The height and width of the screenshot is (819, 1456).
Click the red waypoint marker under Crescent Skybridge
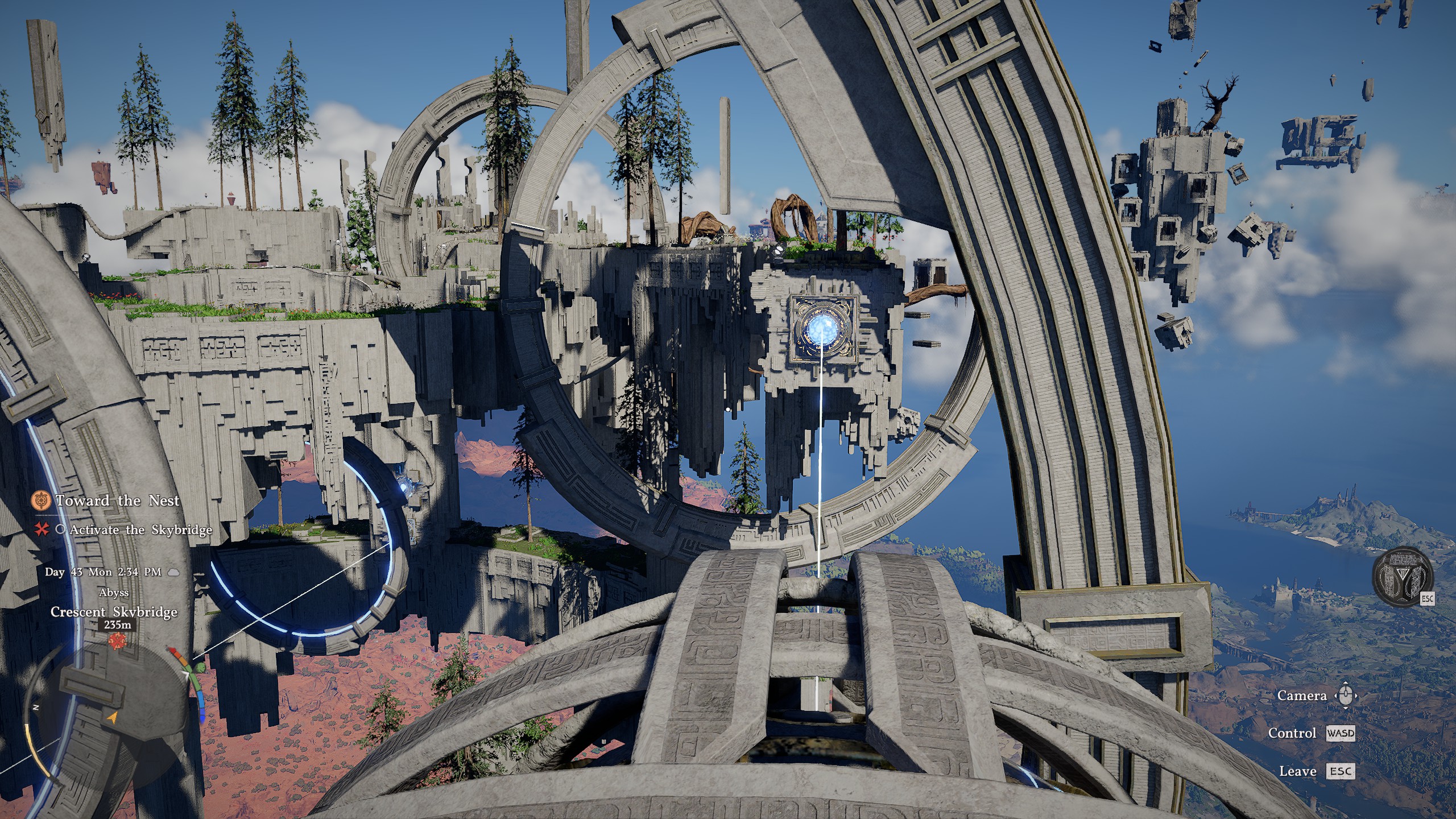click(117, 640)
